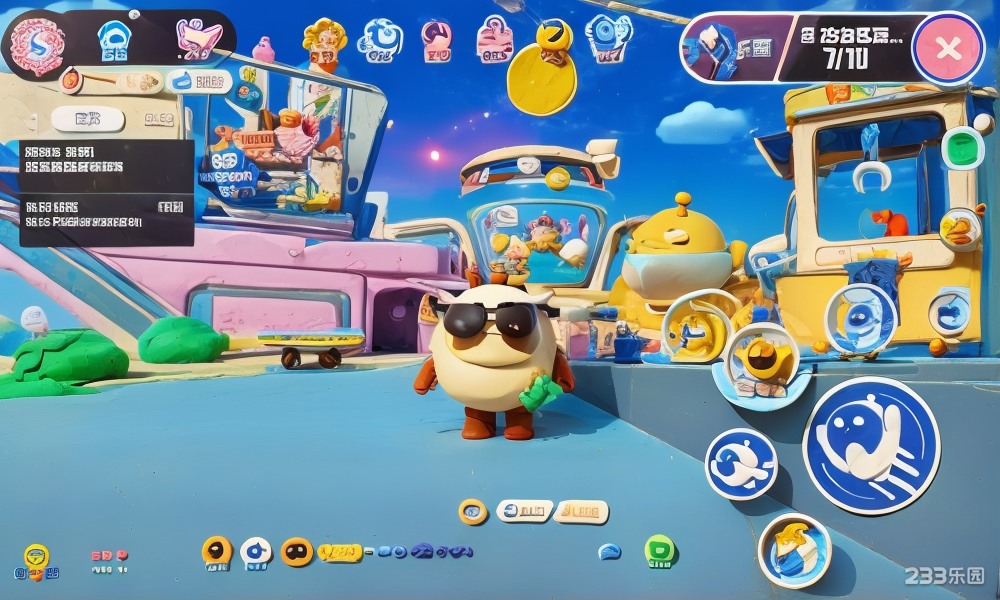
Task: Click the pink brain-like avatar icon
Action: point(37,44)
